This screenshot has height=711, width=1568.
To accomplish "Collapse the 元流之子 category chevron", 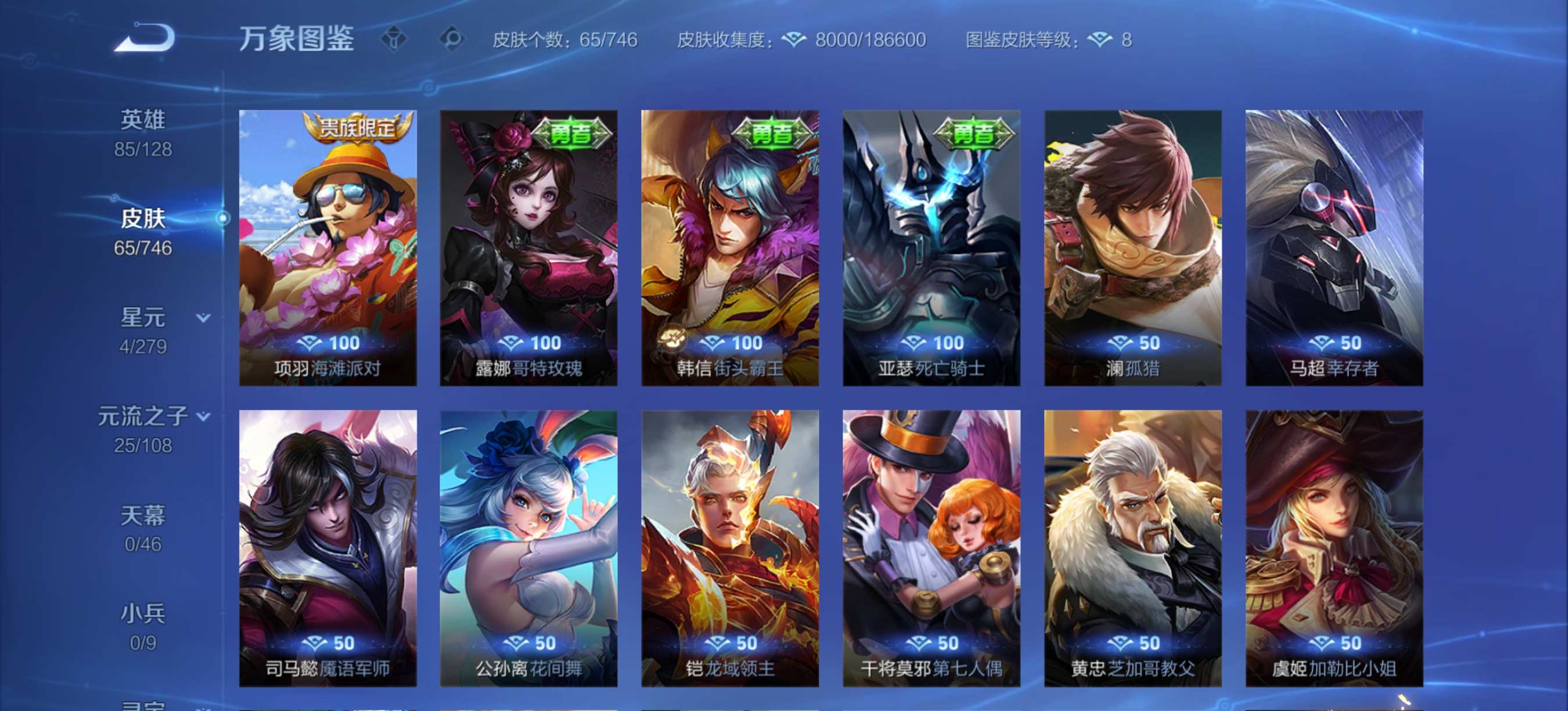I will 203,414.
